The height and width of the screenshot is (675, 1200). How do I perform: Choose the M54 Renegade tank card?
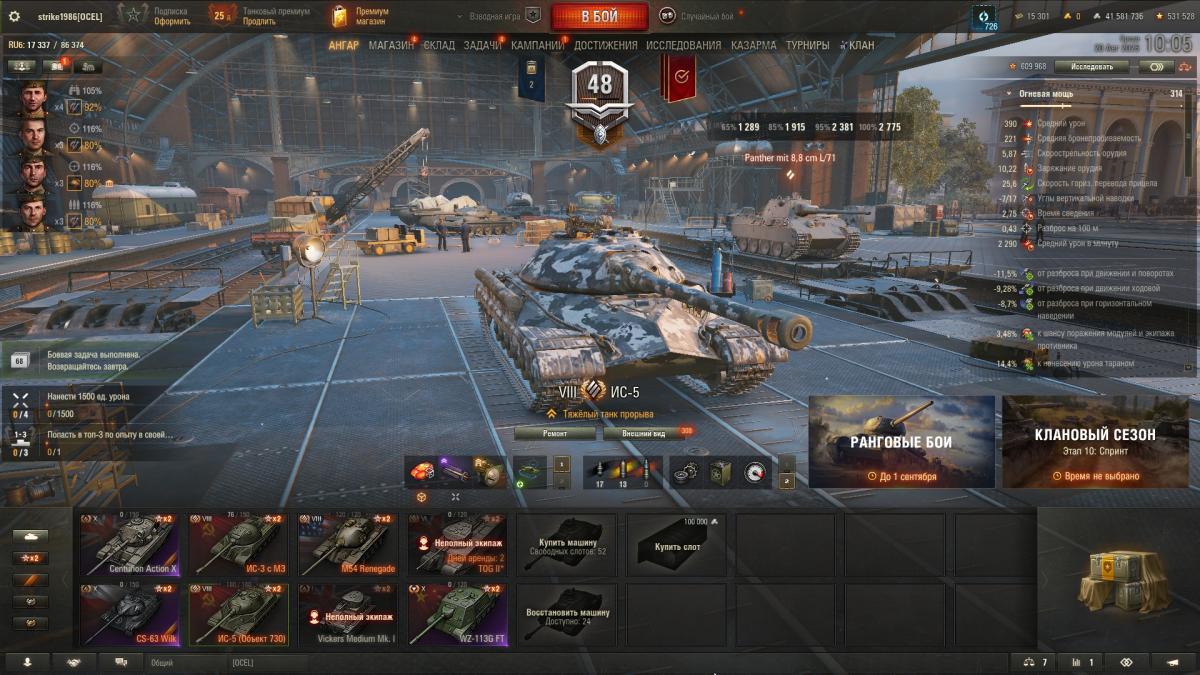(348, 545)
